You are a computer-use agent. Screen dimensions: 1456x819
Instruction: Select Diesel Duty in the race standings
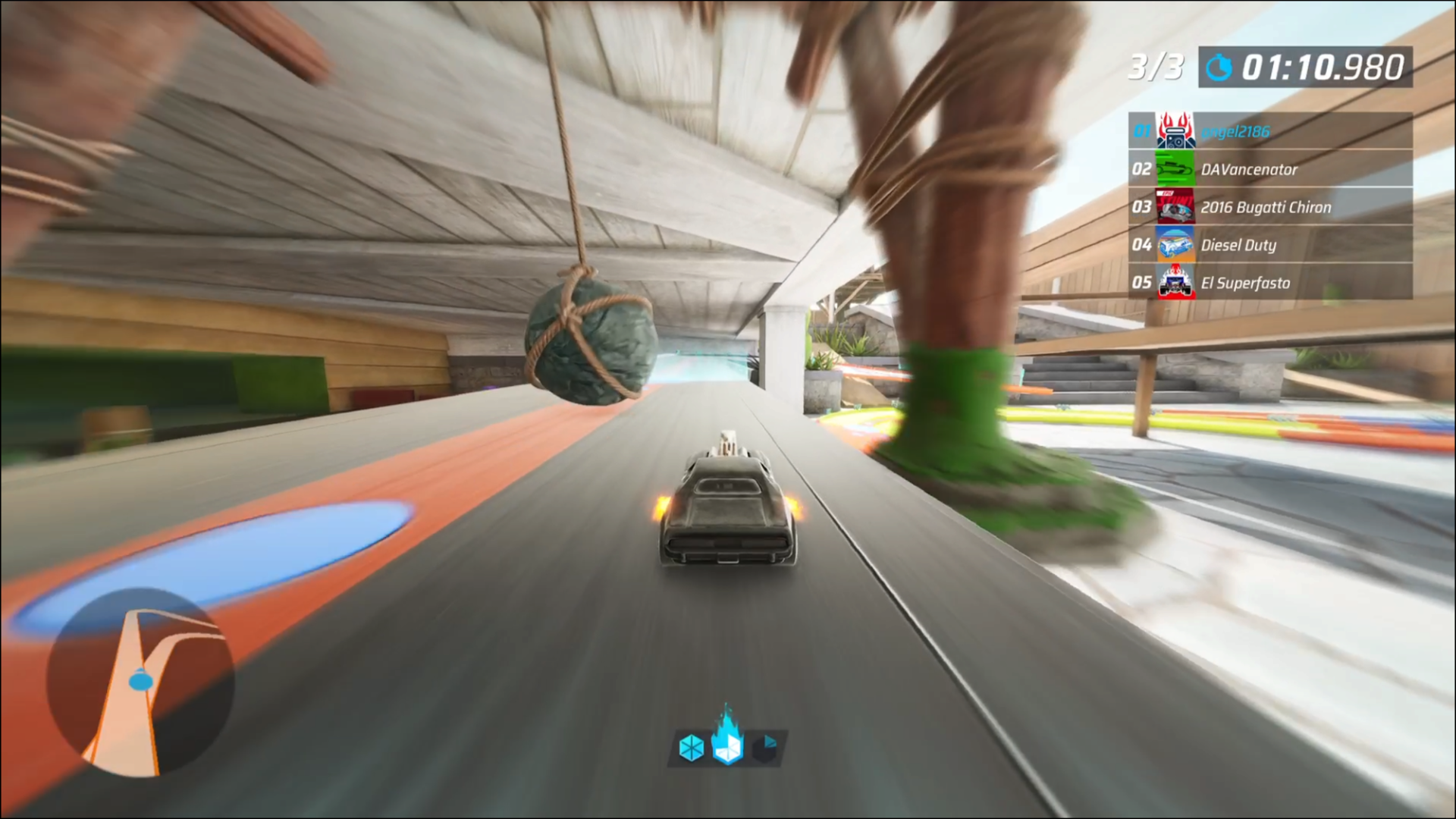tap(1269, 245)
